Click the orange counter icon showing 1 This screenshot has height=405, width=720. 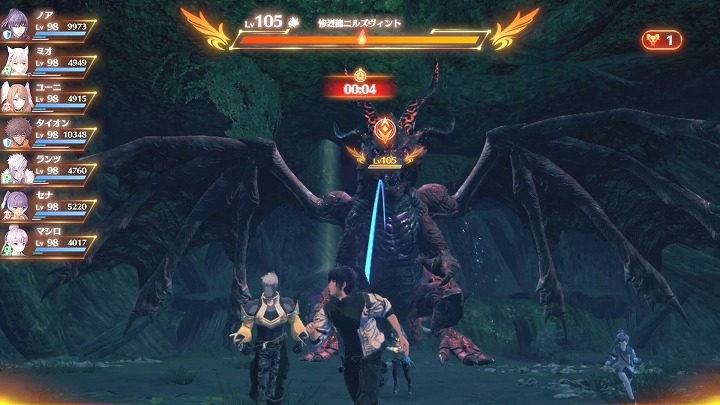coord(662,40)
